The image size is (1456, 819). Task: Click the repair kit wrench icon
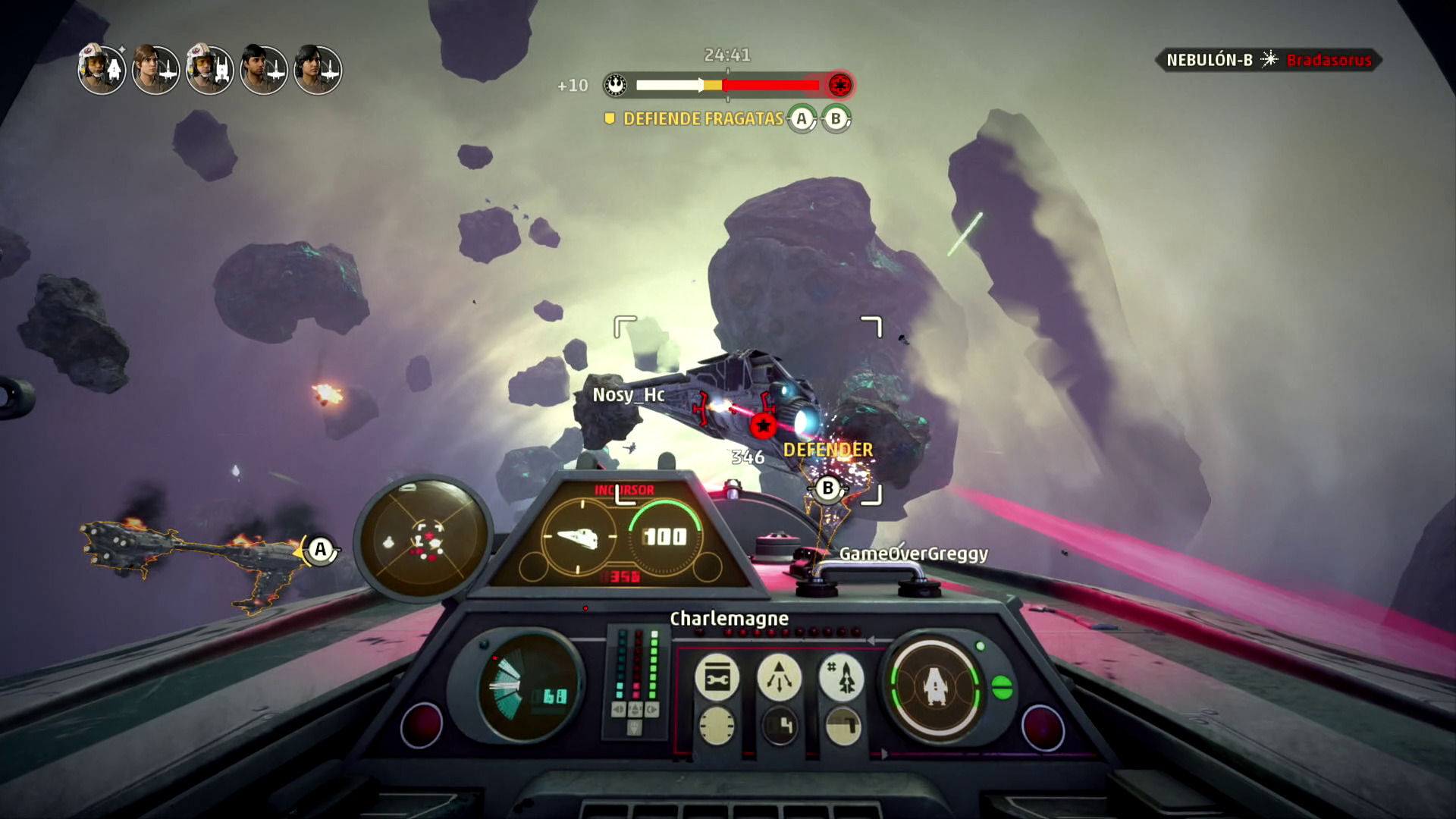(717, 677)
